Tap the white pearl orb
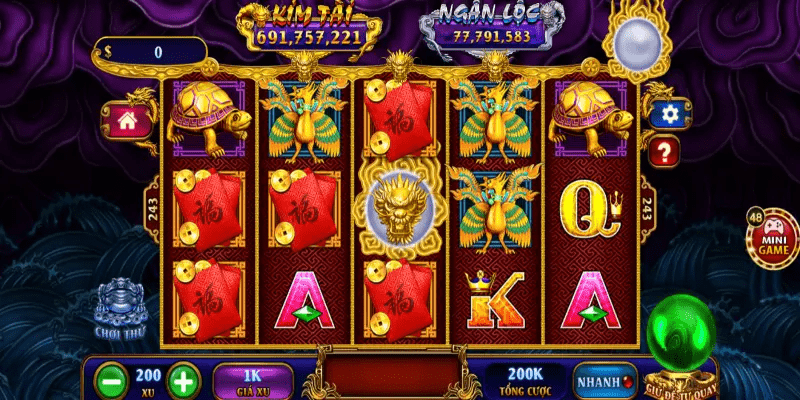The image size is (800, 400). [x=634, y=42]
